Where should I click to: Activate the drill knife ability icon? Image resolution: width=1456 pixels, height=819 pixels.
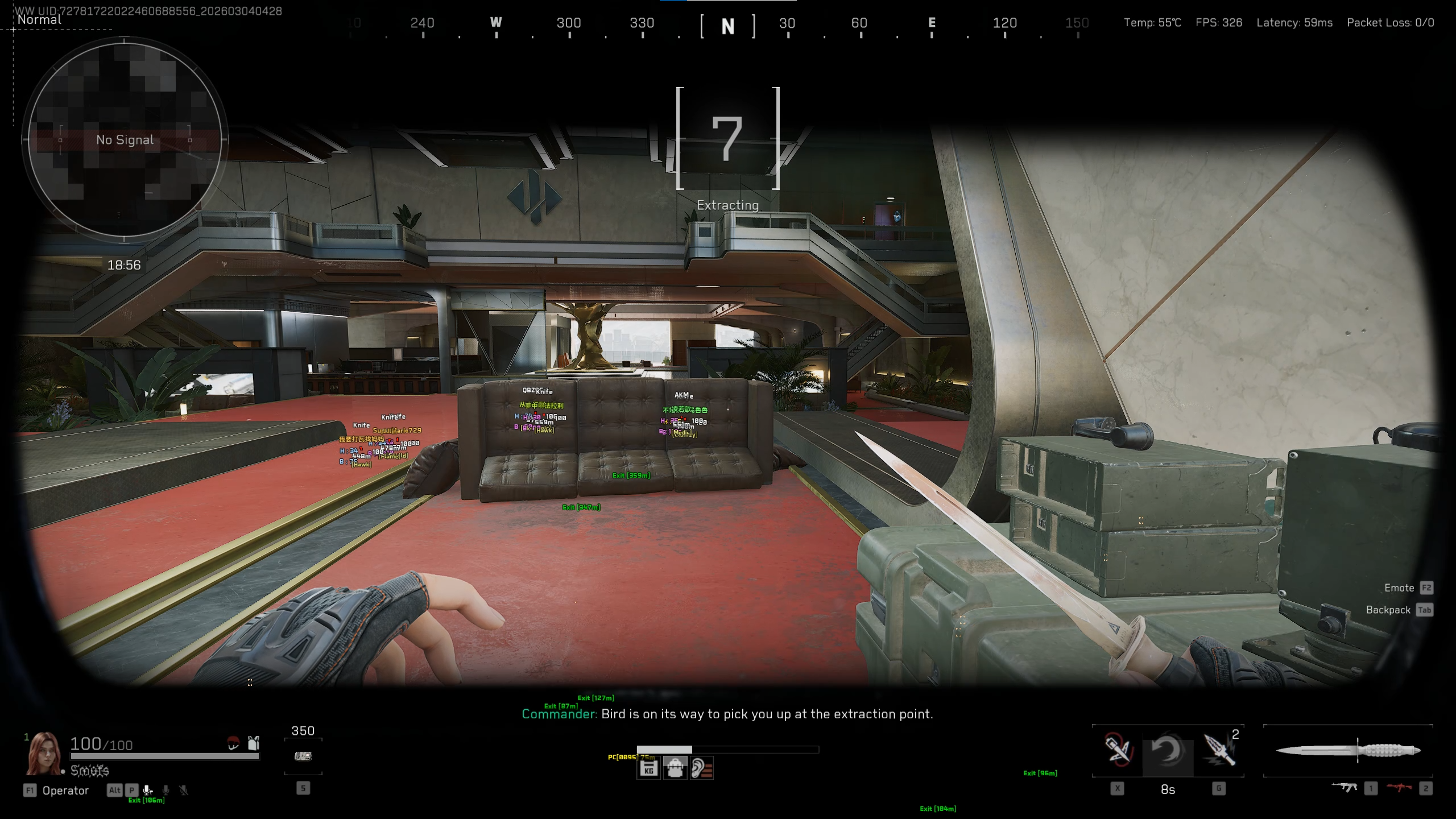point(1117,750)
